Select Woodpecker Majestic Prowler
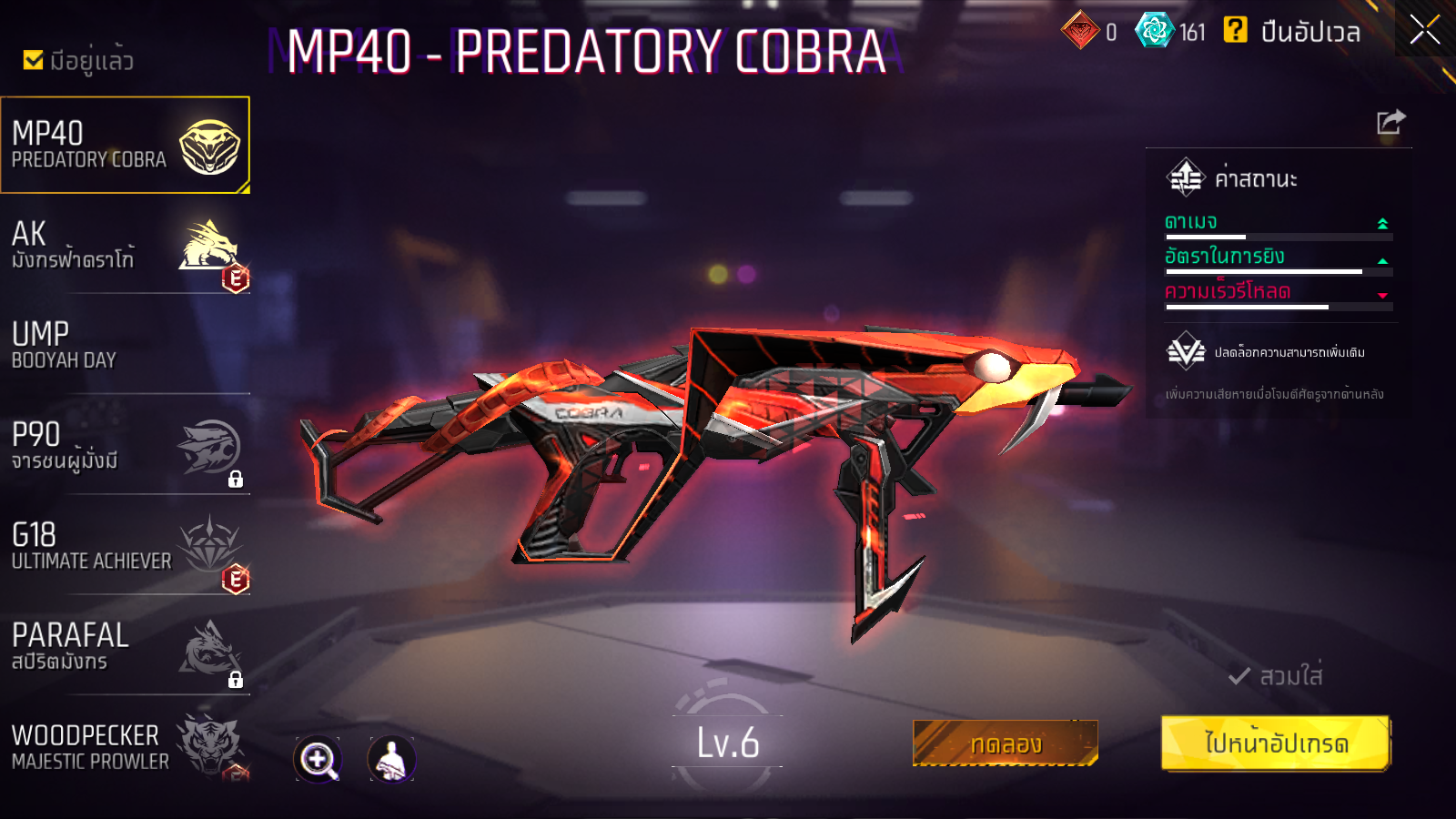Screen dimensions: 1456x819 click(x=125, y=746)
